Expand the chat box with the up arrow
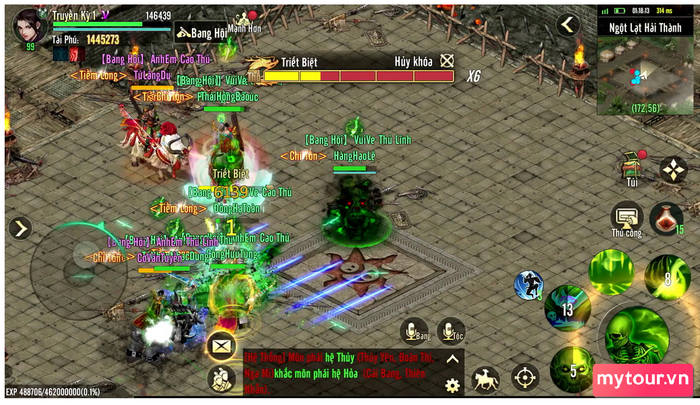The width and height of the screenshot is (700, 405). pos(452,359)
